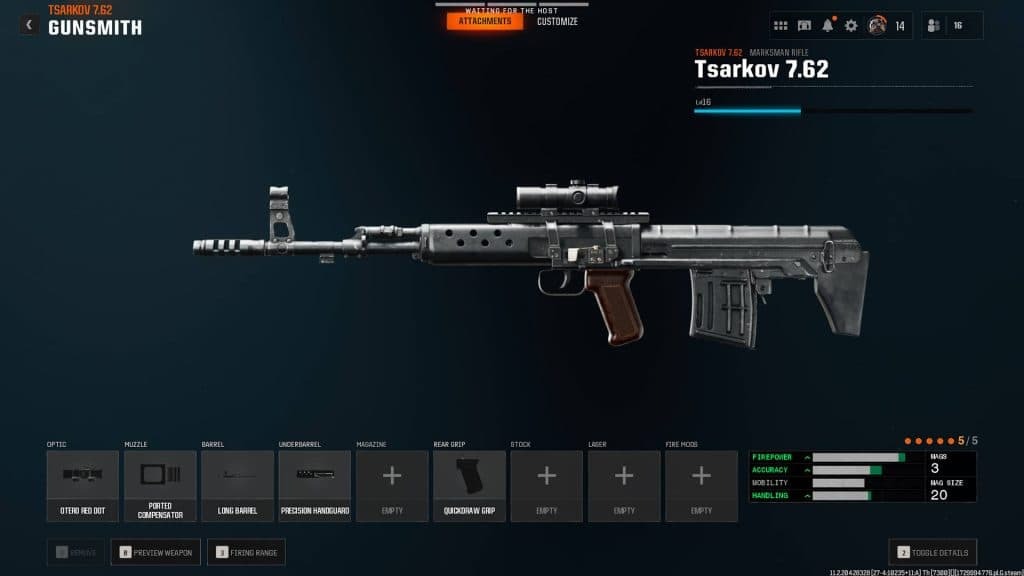Screen dimensions: 1024x576
Task: Open the Otero Red Dot optic slot
Action: (83, 486)
